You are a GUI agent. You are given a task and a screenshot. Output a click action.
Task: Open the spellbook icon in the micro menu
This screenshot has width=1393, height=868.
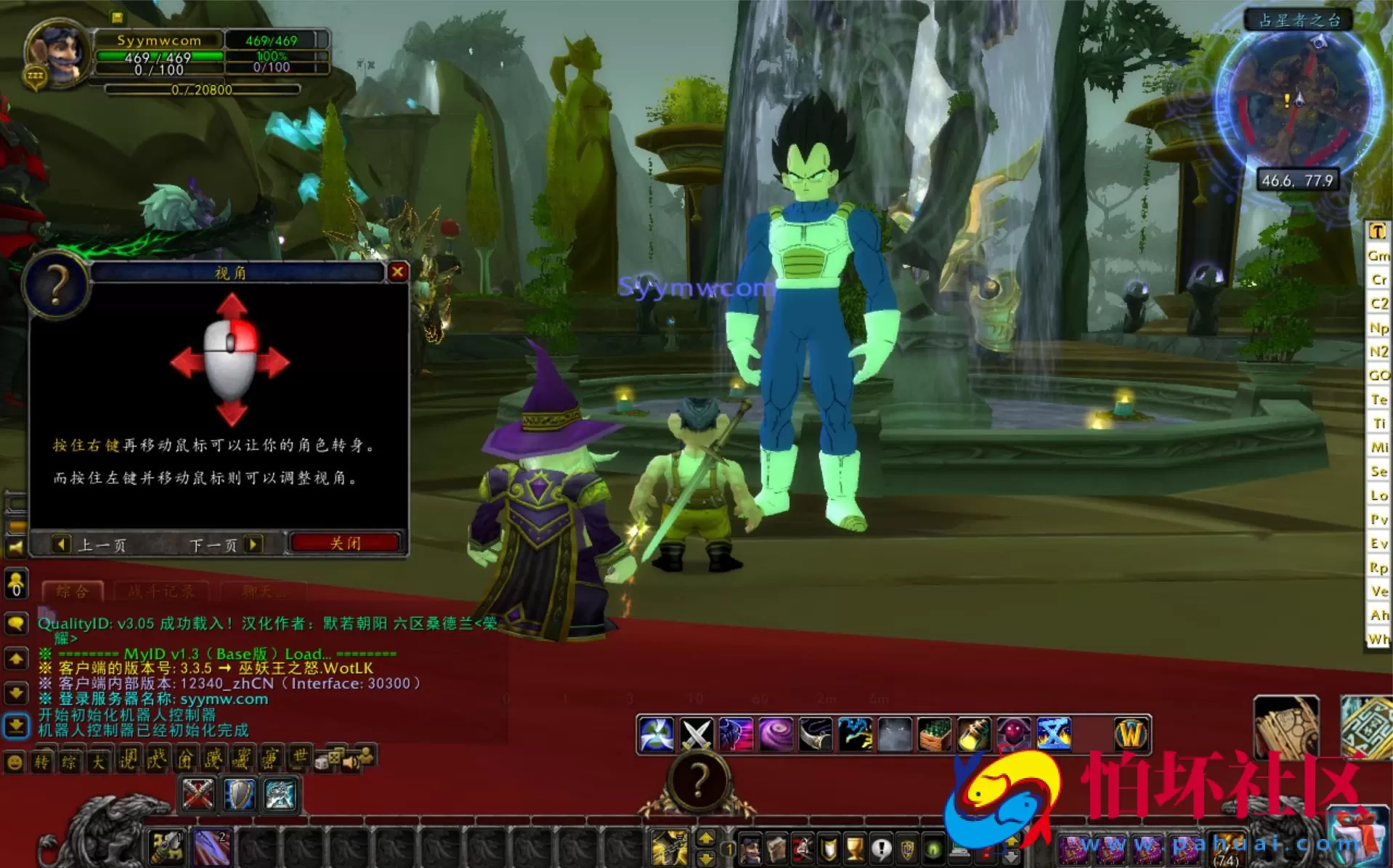pos(776,849)
